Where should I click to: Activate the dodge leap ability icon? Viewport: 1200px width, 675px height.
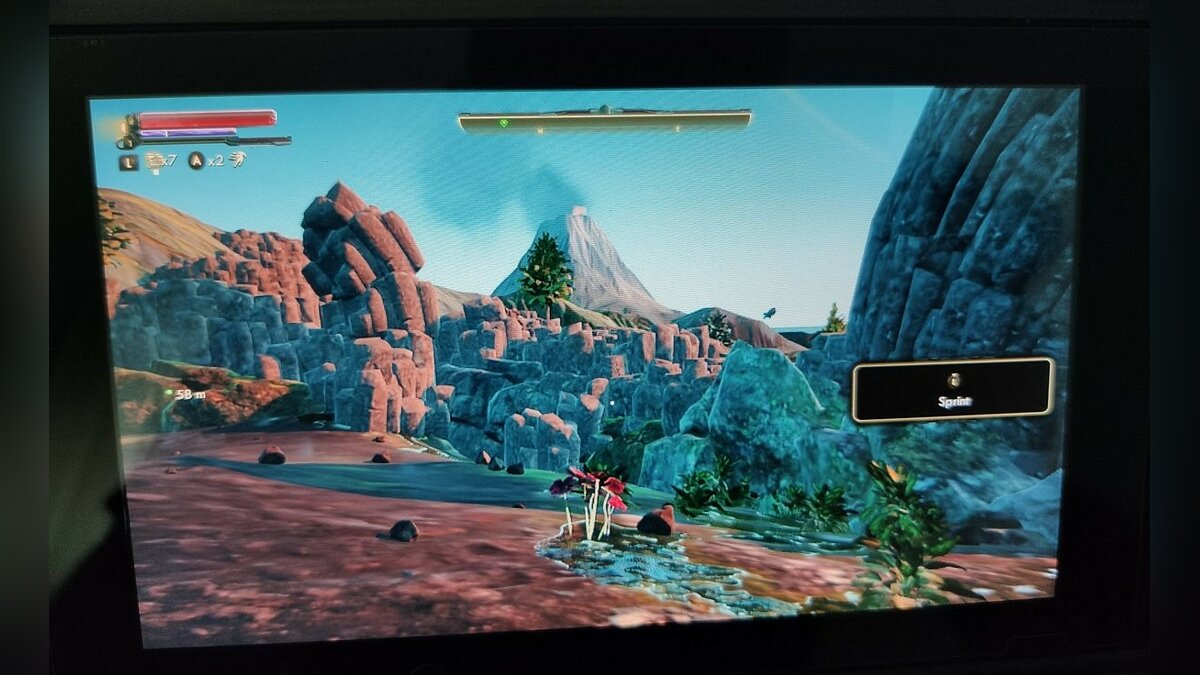[237, 159]
